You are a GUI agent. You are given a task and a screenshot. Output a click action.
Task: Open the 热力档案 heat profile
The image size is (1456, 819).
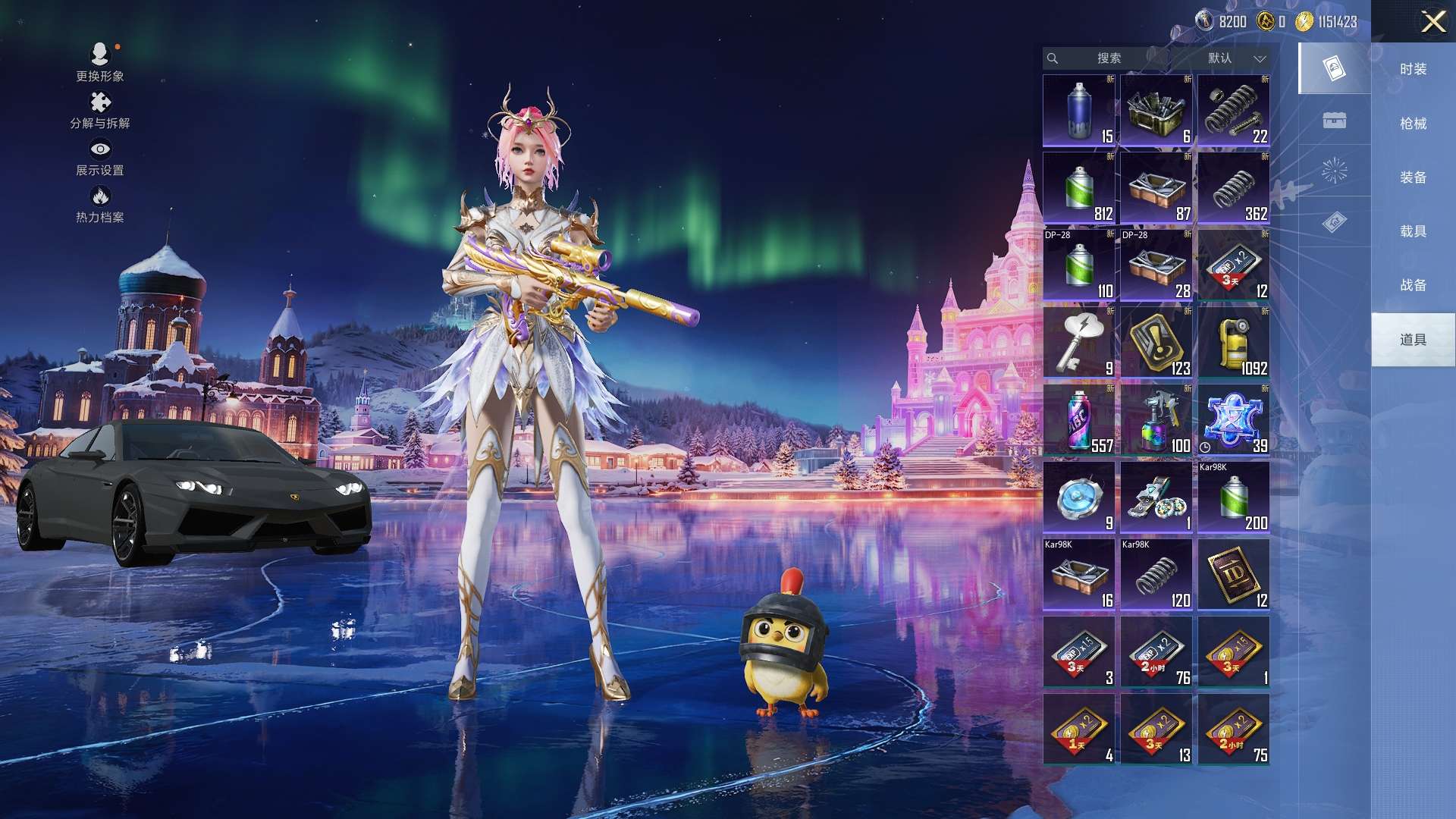tap(100, 205)
